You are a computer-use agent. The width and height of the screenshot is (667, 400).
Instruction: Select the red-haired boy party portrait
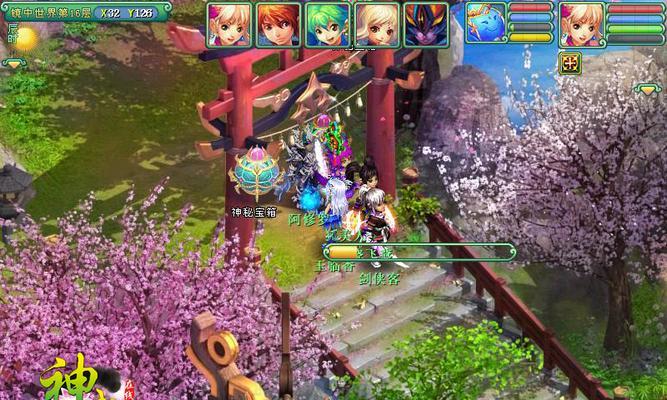279,25
